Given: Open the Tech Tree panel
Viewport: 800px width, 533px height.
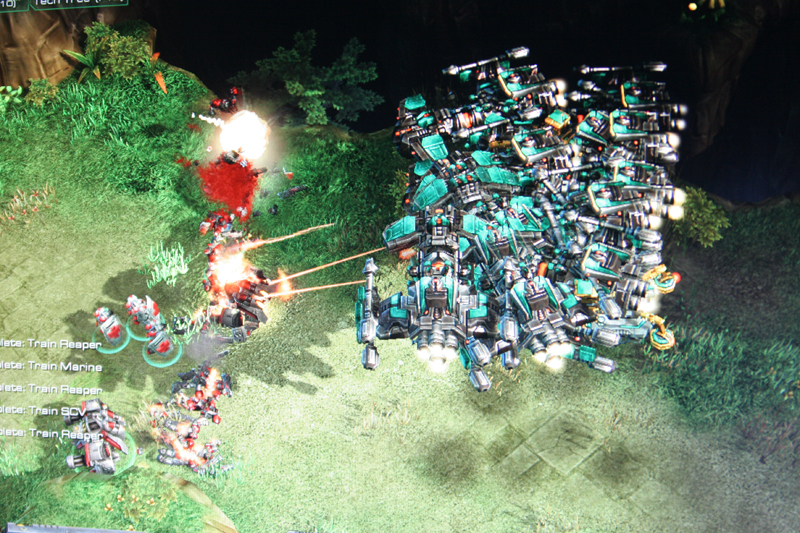Looking at the screenshot, I should [x=80, y=3].
